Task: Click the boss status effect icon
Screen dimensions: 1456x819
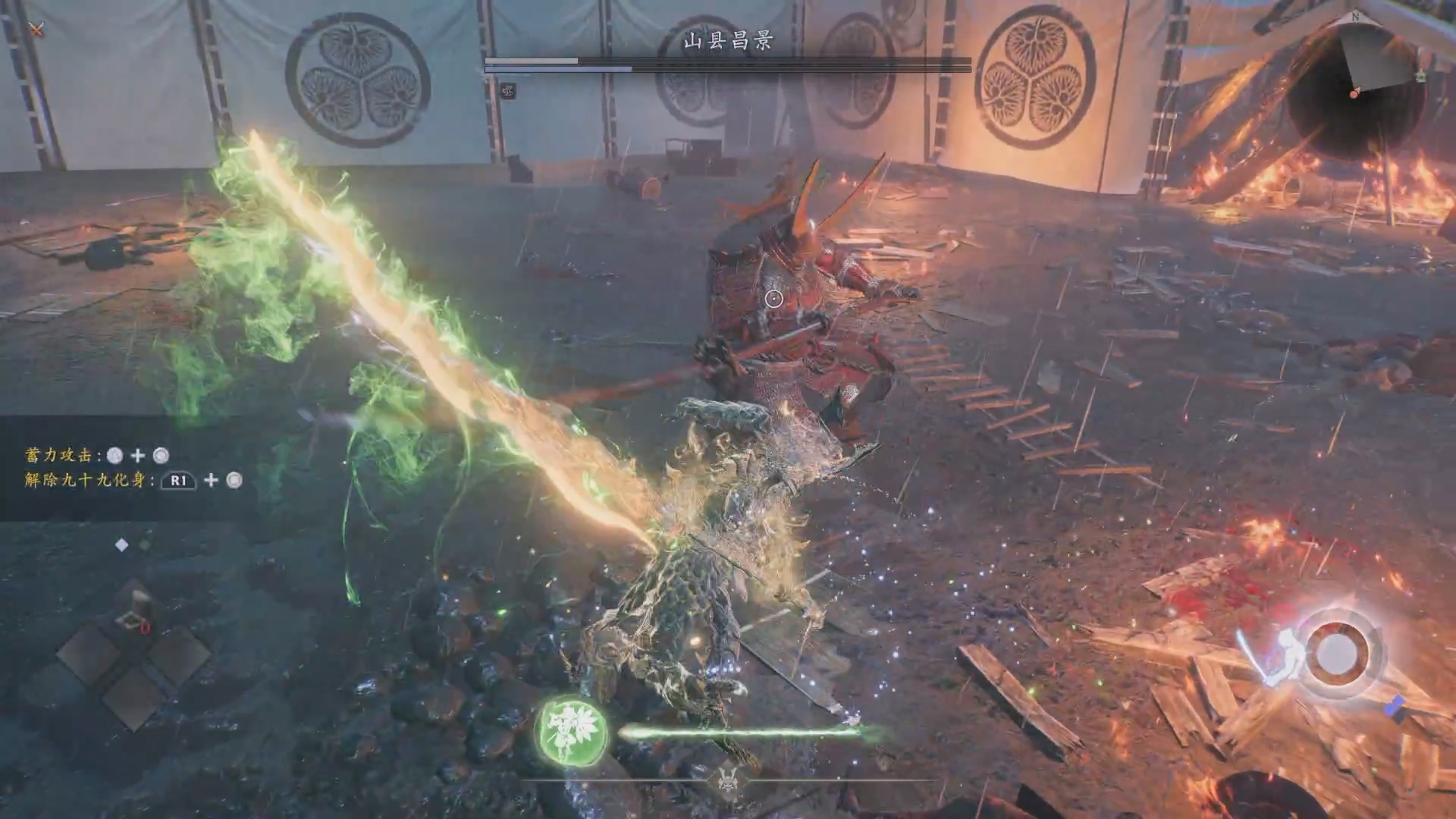Action: tap(508, 91)
